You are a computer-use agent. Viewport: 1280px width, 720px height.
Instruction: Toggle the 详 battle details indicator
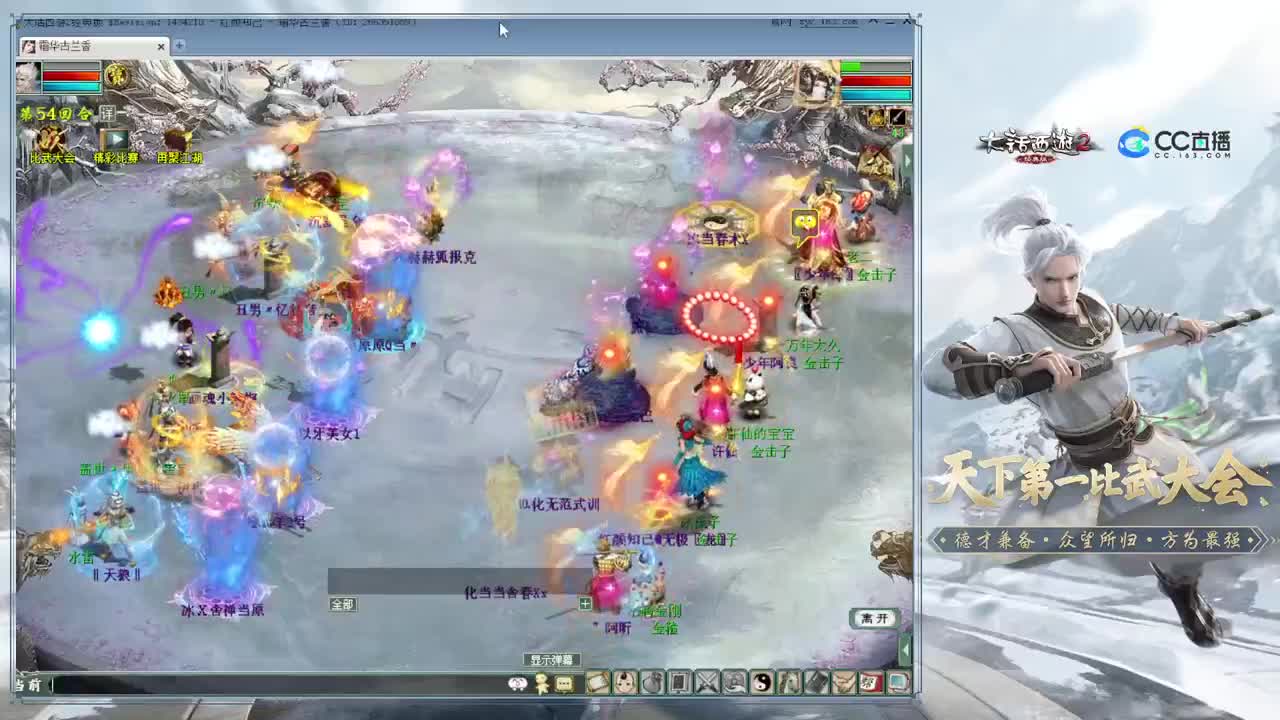(x=108, y=112)
